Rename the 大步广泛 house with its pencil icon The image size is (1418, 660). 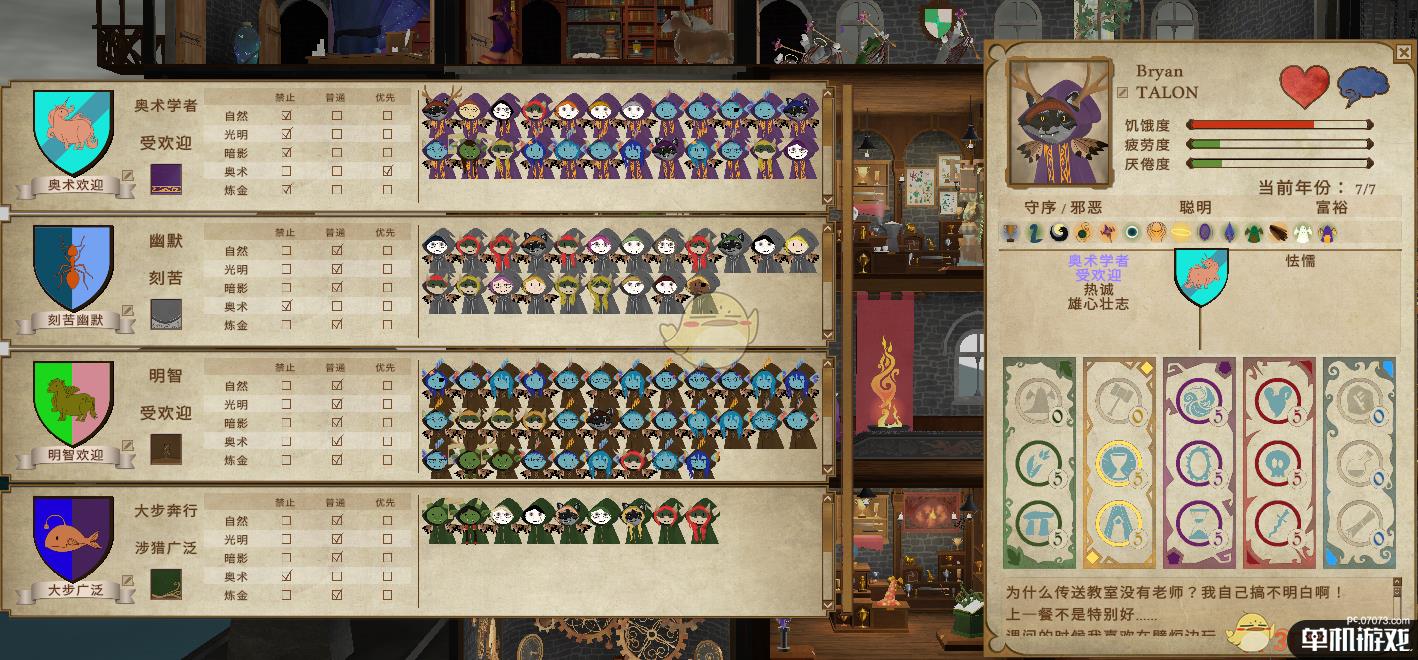click(x=127, y=580)
